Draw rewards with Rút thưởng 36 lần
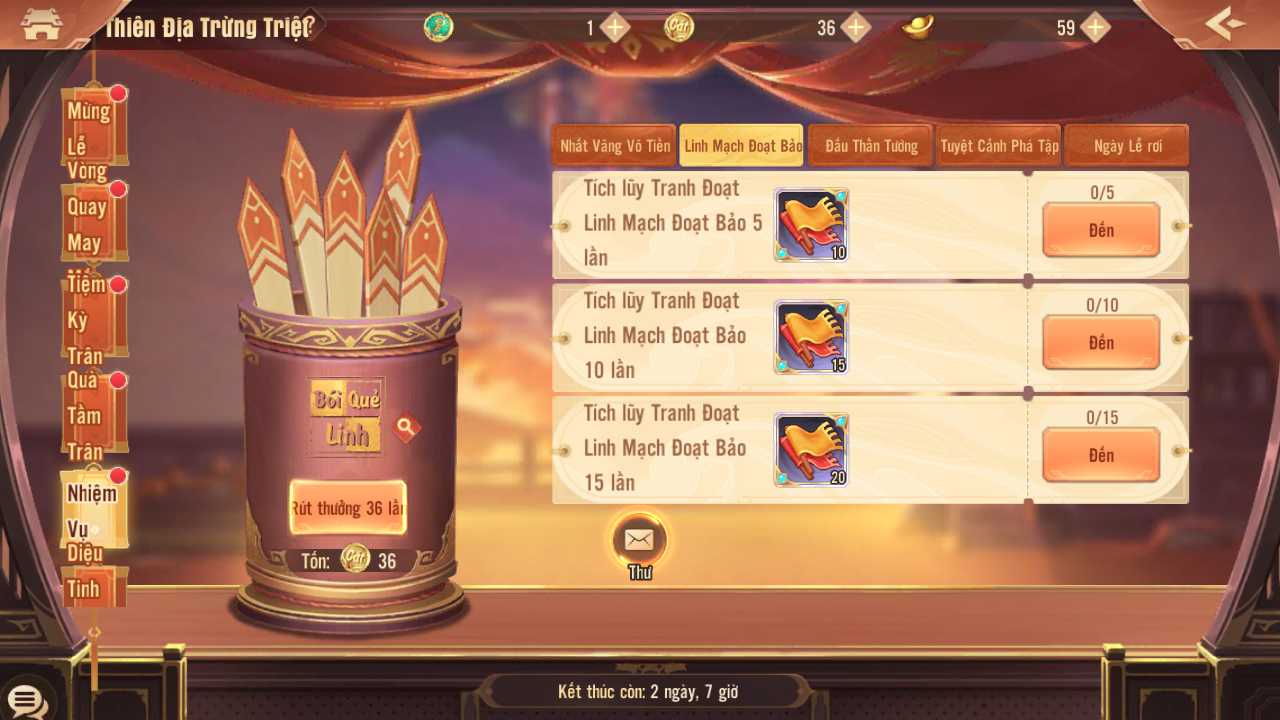Screen dimensions: 1280x720 (x=348, y=508)
